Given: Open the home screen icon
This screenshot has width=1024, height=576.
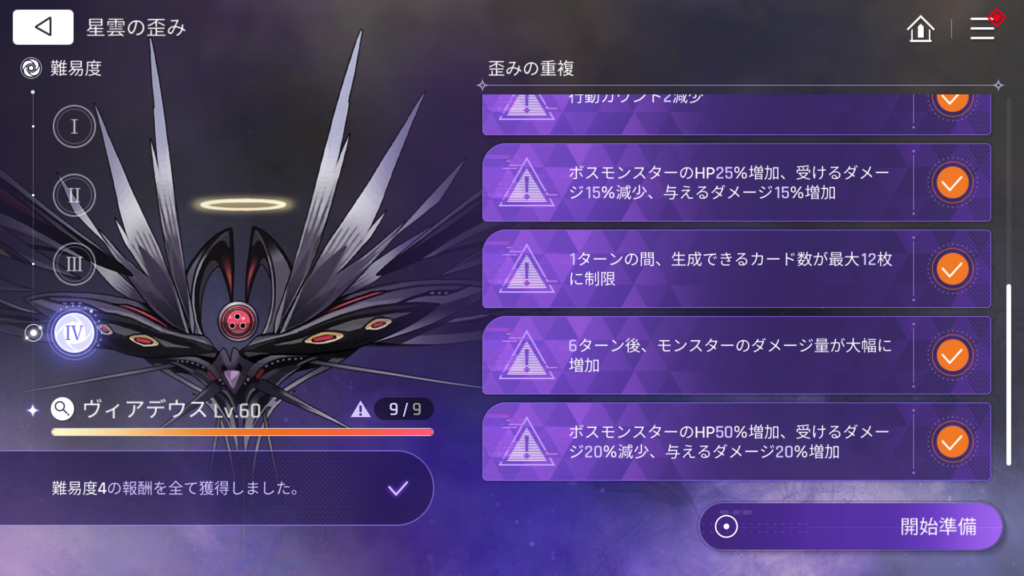Looking at the screenshot, I should click(x=920, y=28).
